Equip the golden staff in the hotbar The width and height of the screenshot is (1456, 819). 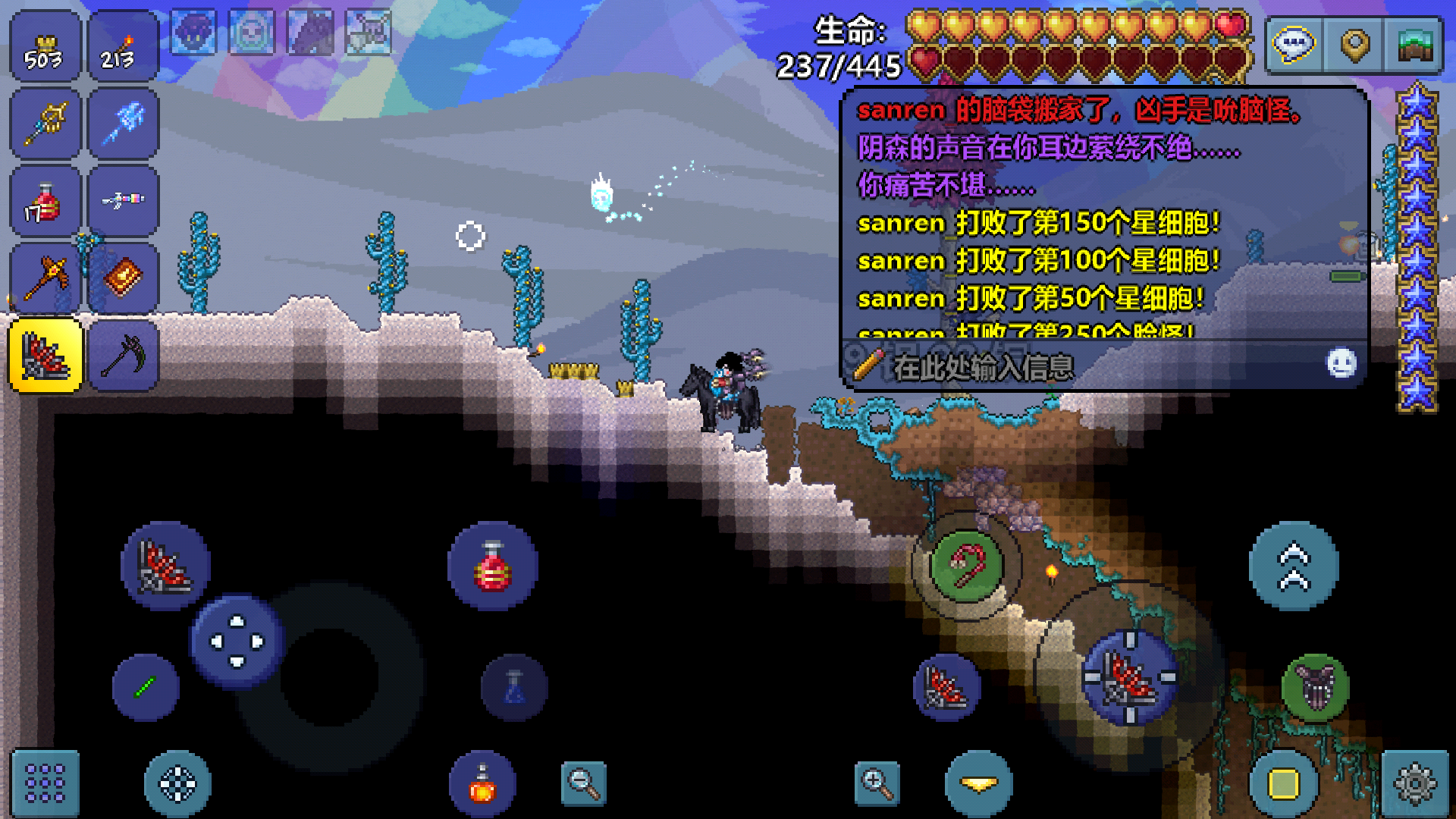point(45,124)
